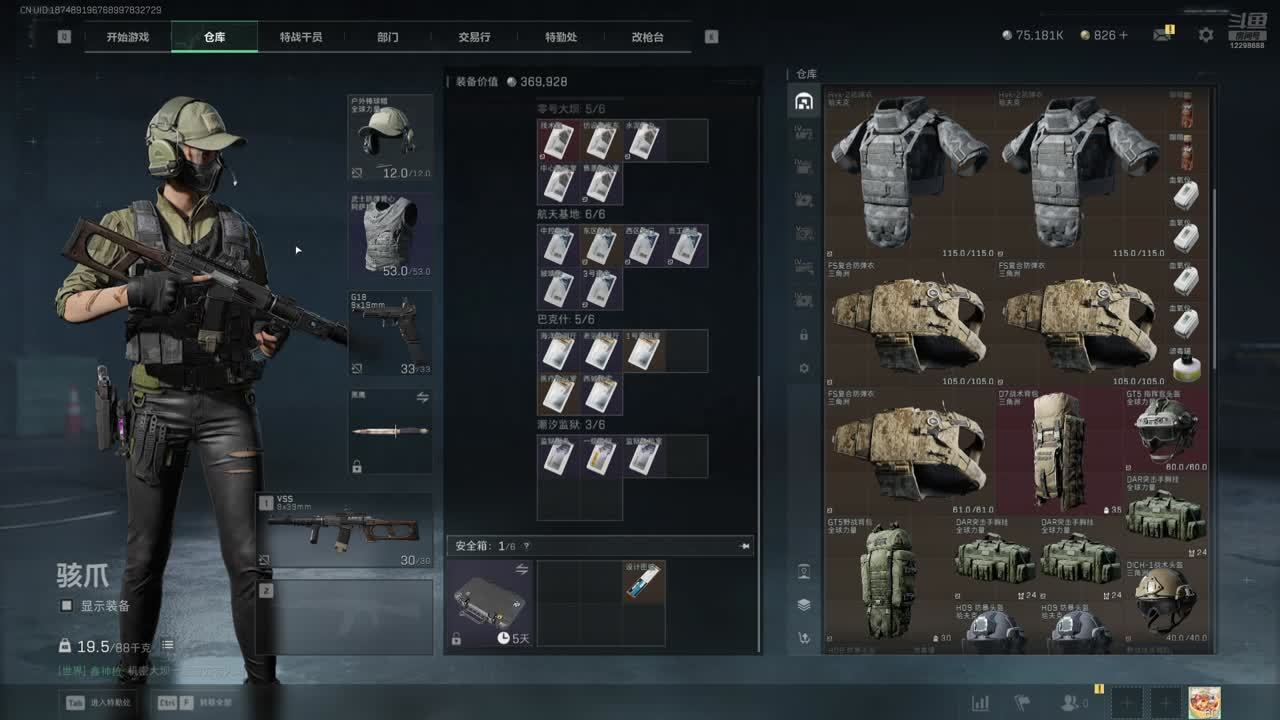
Task: Choose the GT5 command helmet in warehouse
Action: 1165,430
